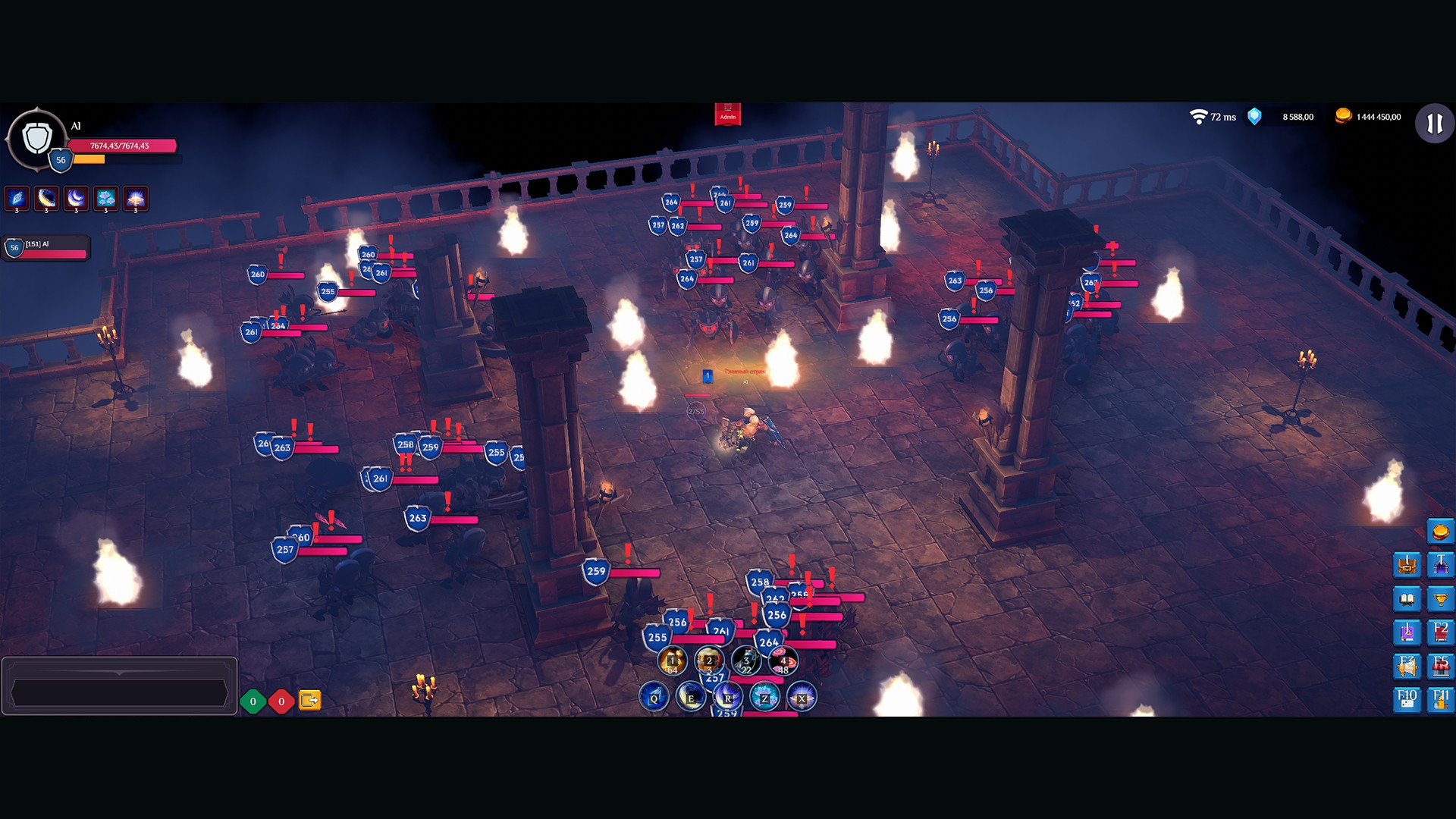Image resolution: width=1456 pixels, height=819 pixels.
Task: Use the beer mug item in slot 2
Action: tap(709, 661)
